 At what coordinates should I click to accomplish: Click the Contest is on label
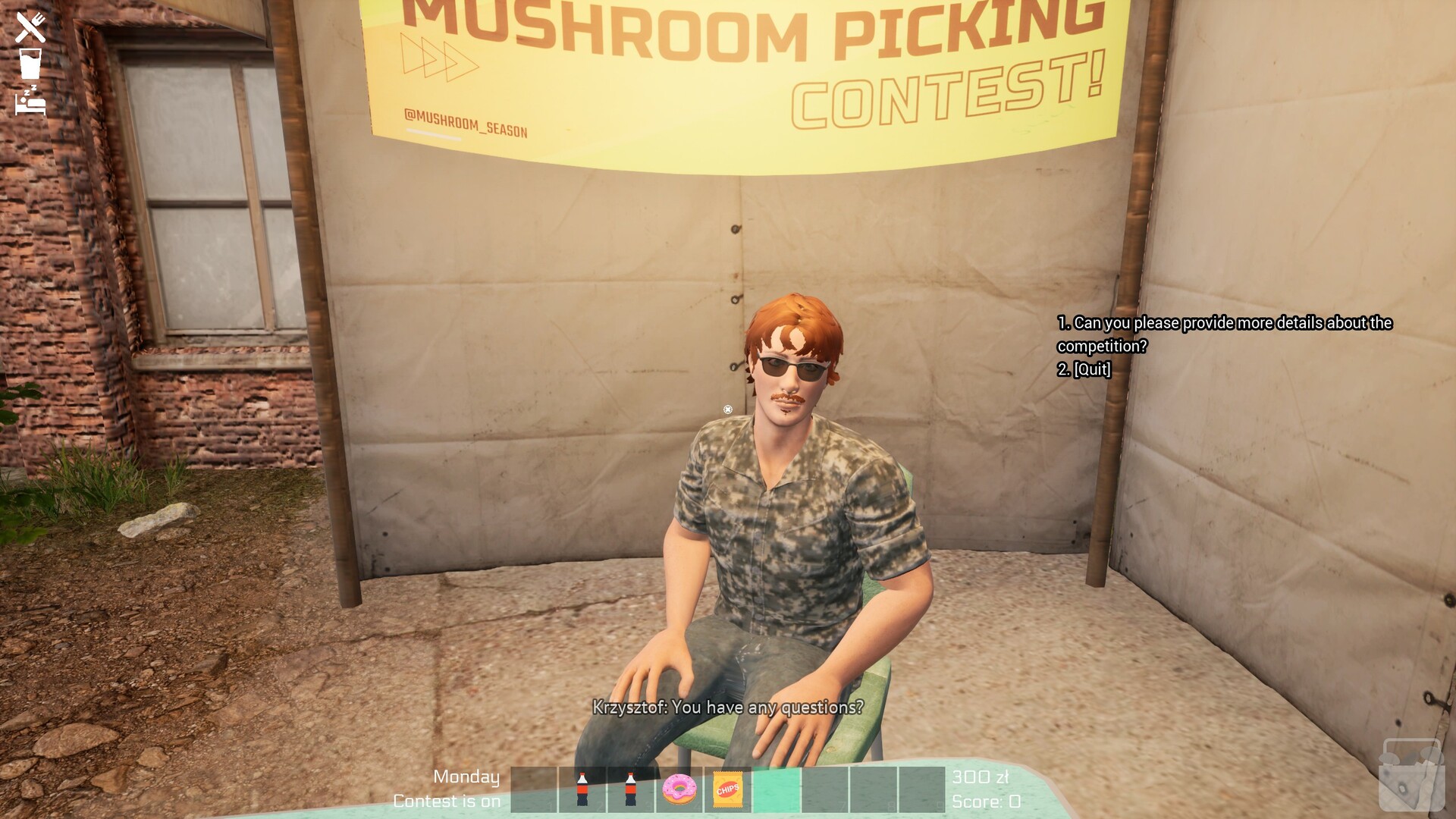tap(446, 801)
